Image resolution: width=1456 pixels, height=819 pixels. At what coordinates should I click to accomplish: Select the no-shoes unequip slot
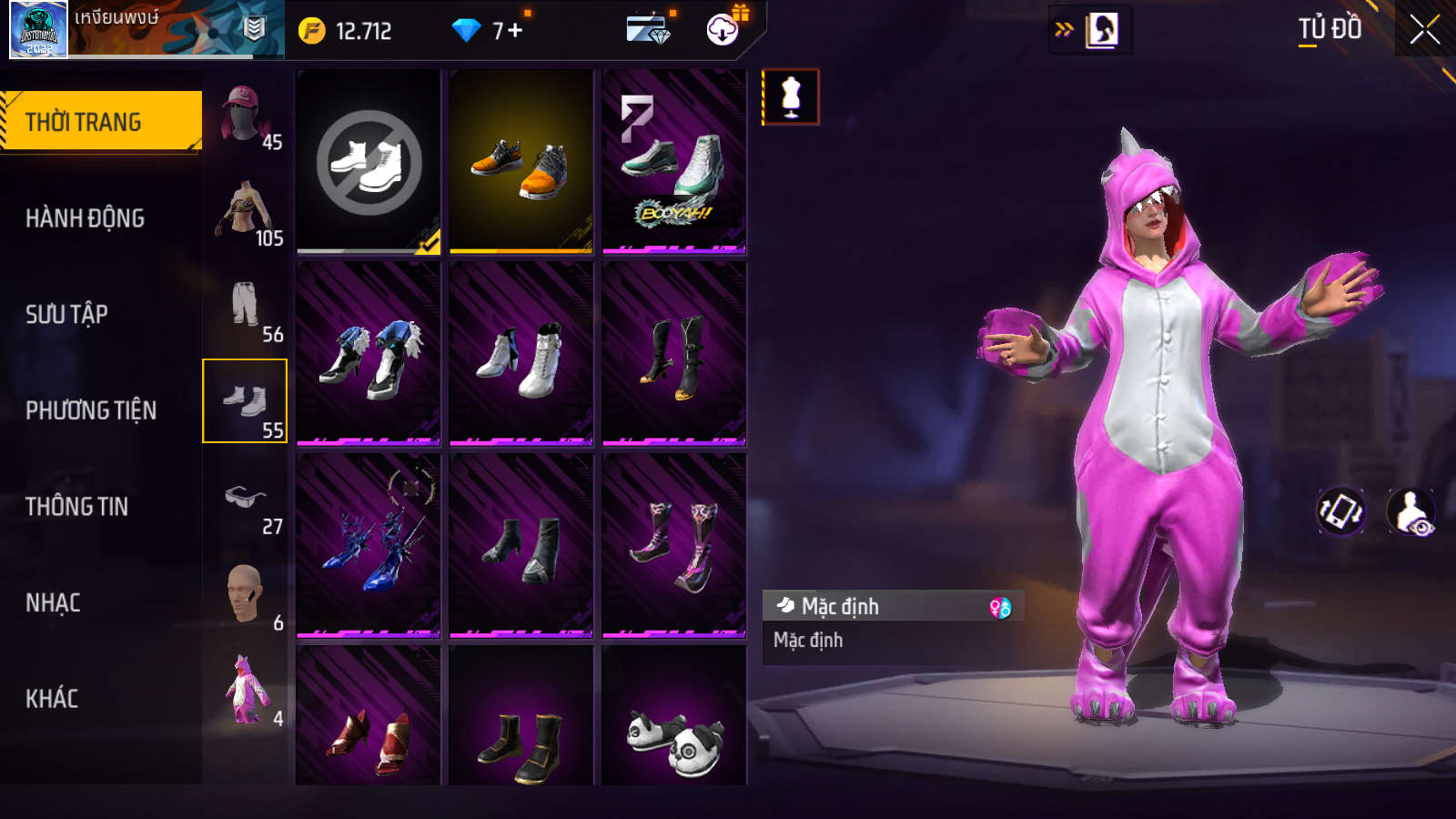(369, 162)
